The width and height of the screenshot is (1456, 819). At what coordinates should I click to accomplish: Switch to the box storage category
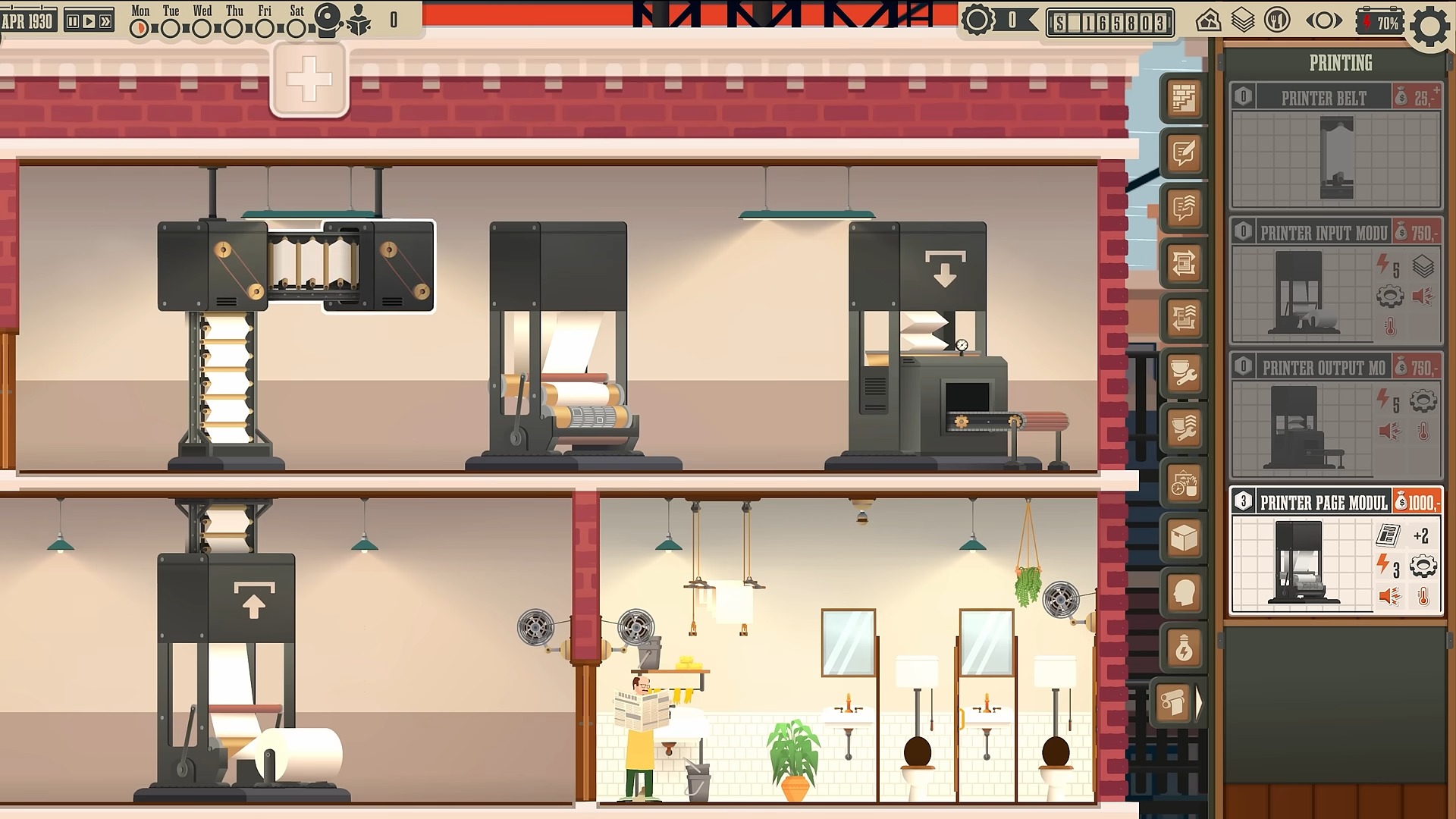[x=1184, y=538]
